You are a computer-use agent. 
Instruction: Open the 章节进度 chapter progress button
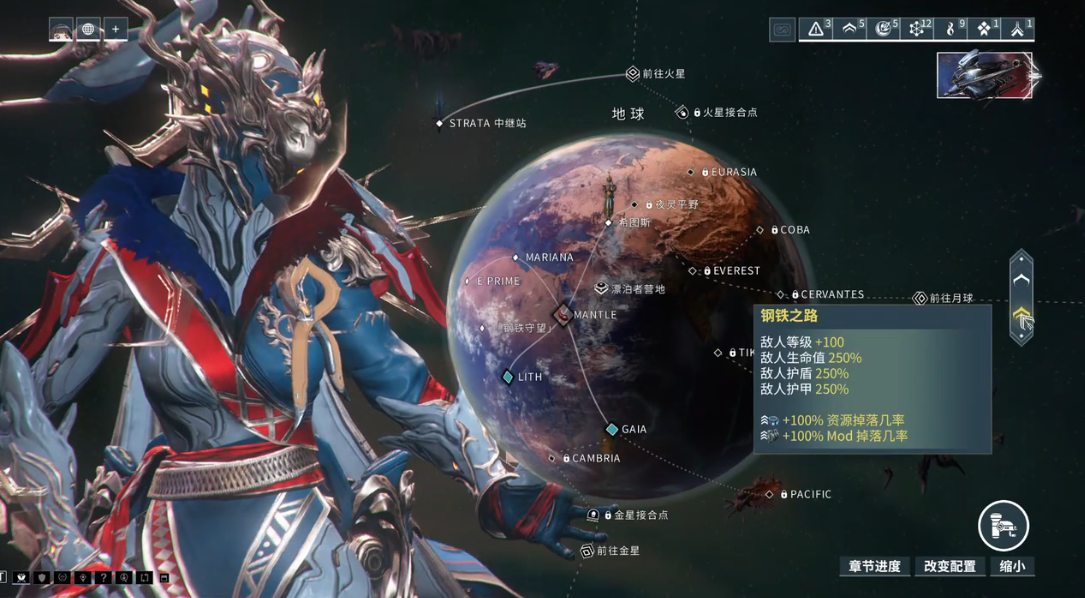[874, 566]
